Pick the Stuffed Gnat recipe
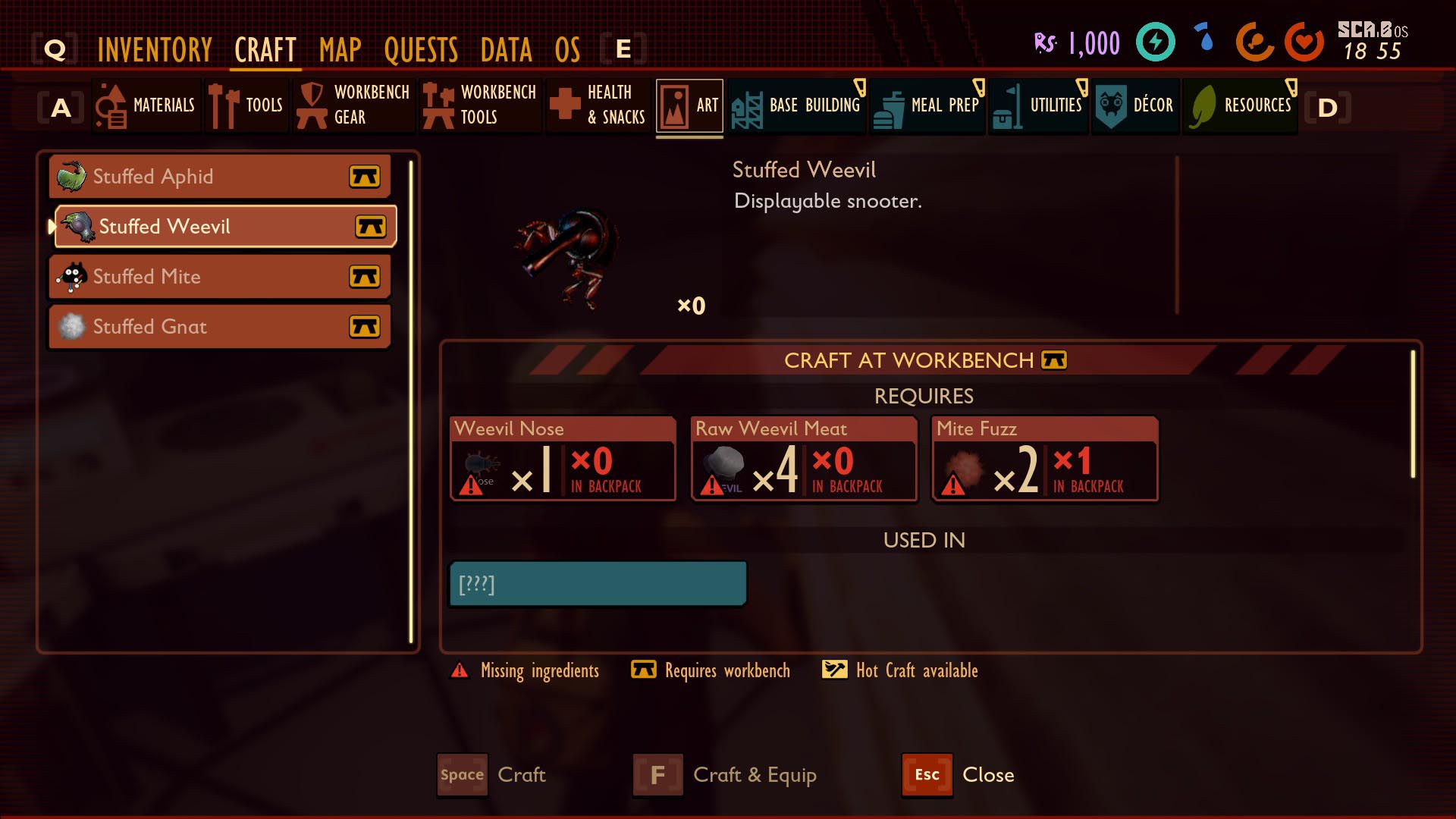The width and height of the screenshot is (1456, 819). click(x=220, y=327)
